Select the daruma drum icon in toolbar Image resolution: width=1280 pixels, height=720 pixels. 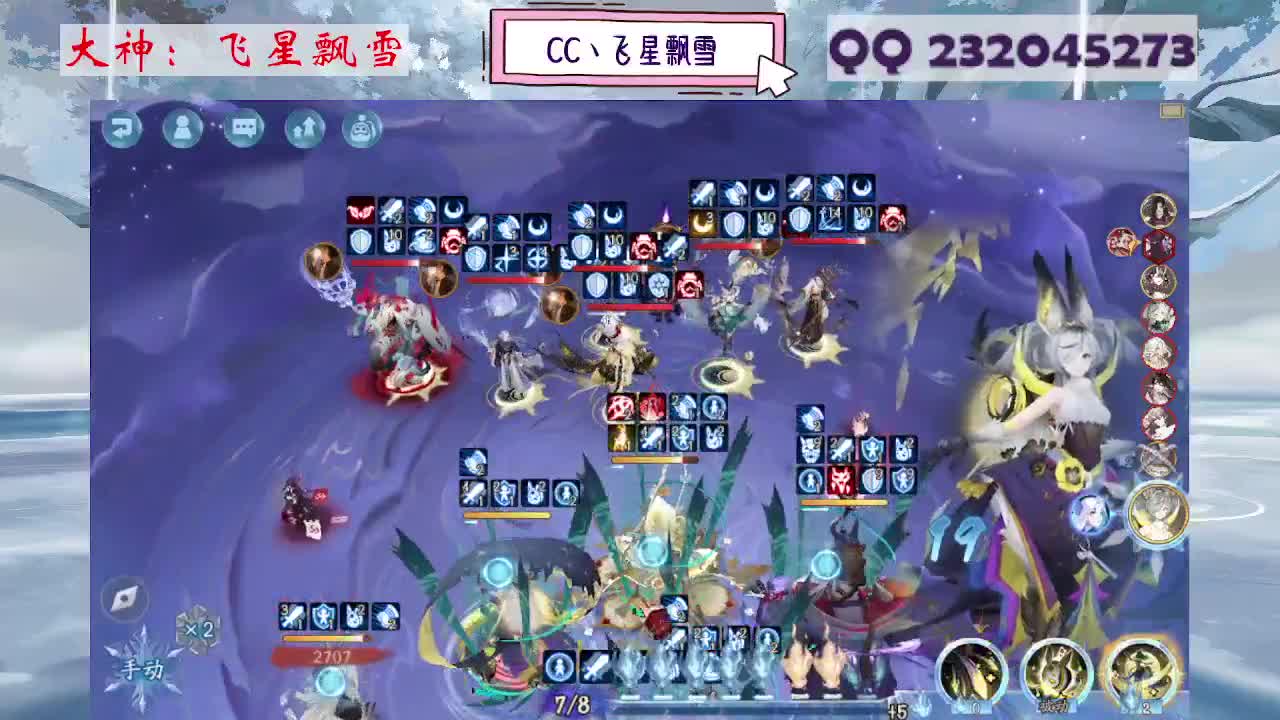pyautogui.click(x=361, y=129)
